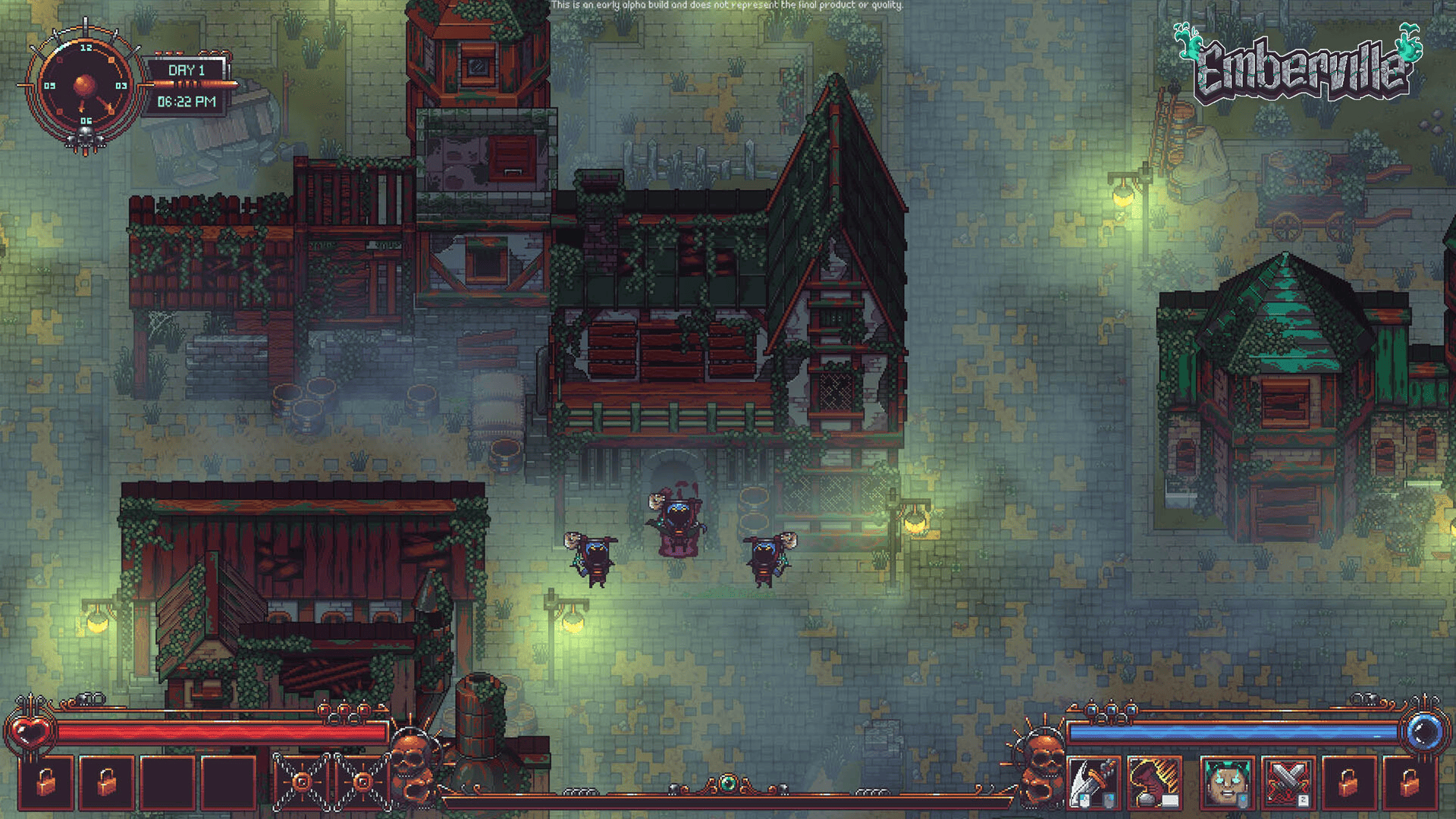The width and height of the screenshot is (1456, 819).
Task: Select the glowing-eyed face ability
Action: click(x=1227, y=783)
